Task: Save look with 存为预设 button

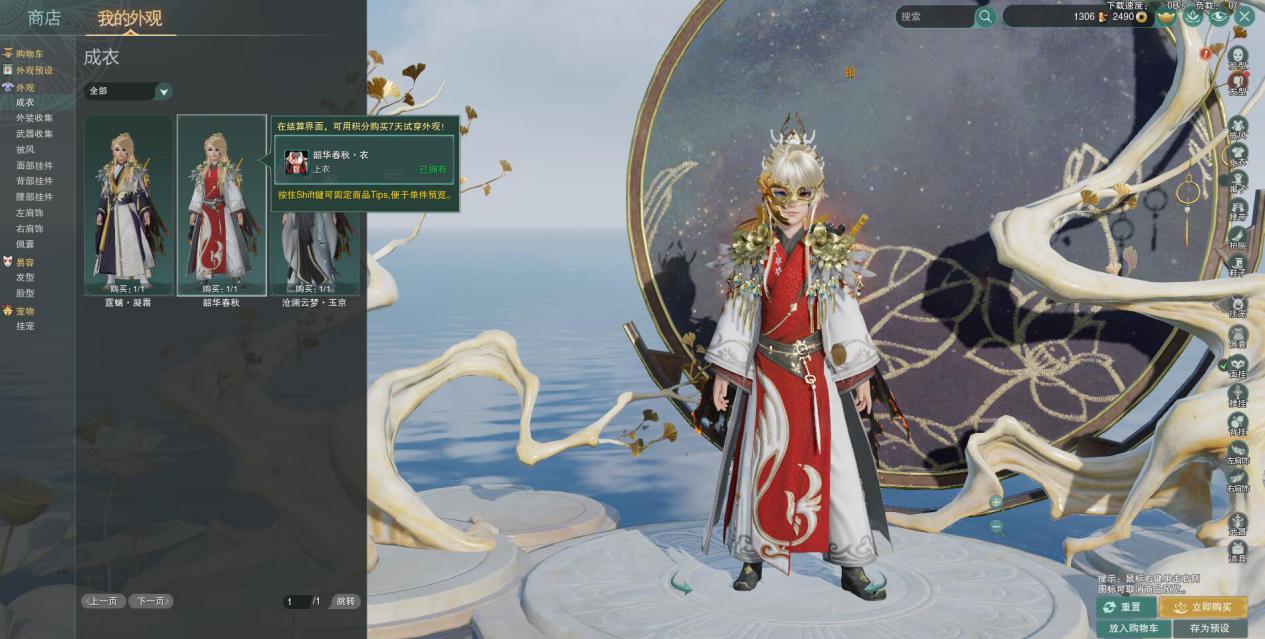Action: click(1209, 629)
